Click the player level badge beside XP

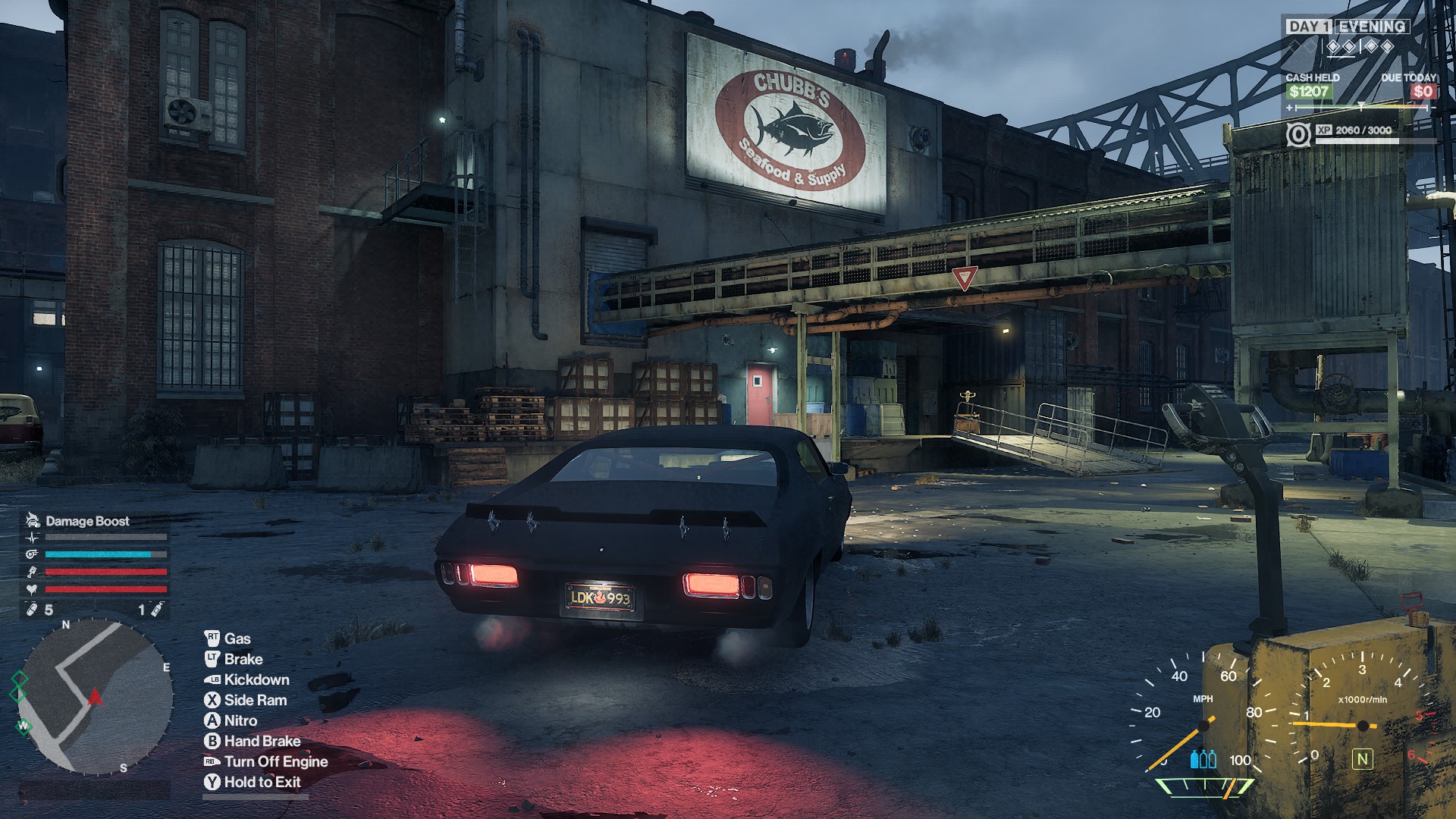1298,135
